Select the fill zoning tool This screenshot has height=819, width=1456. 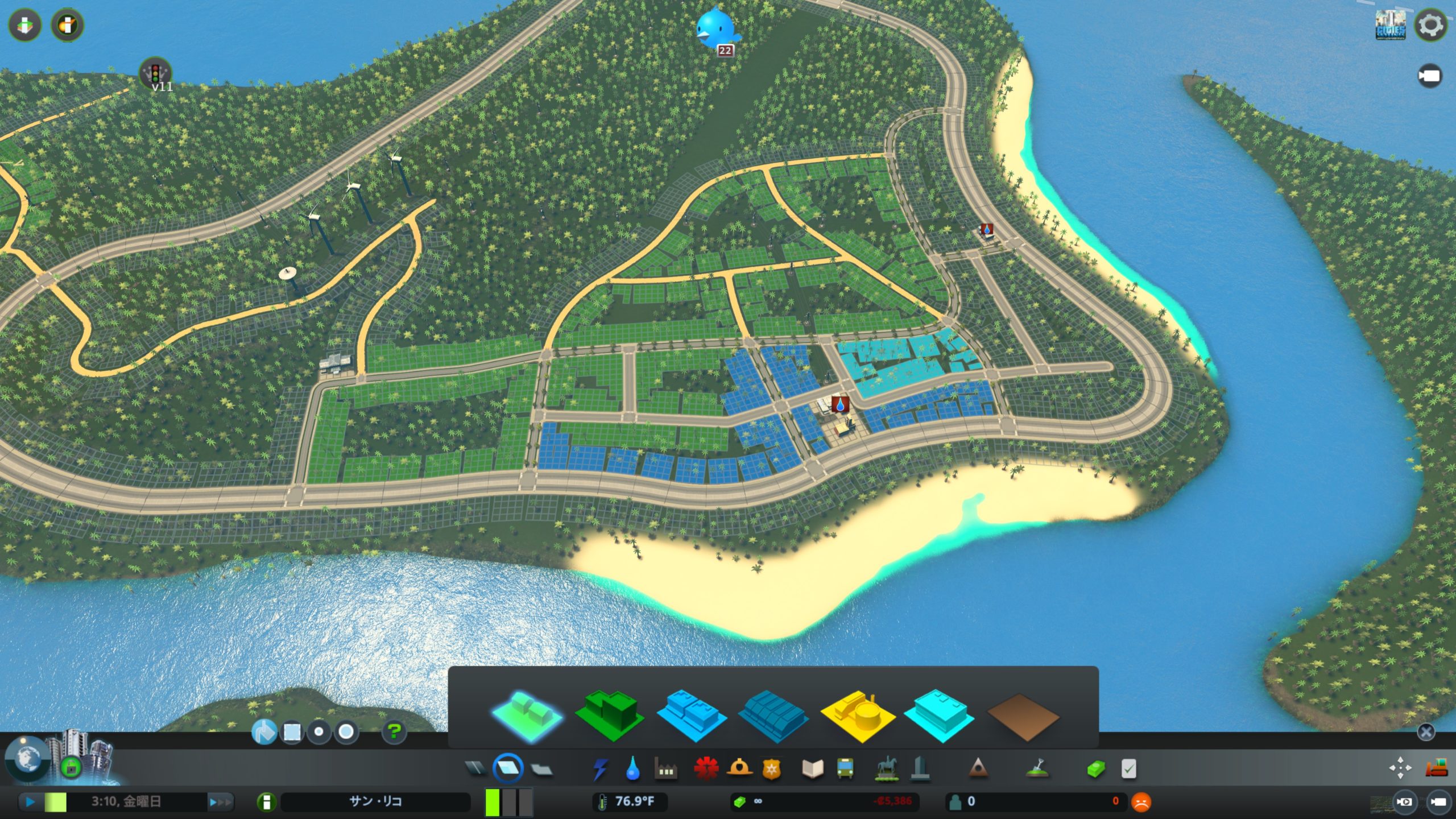[264, 732]
